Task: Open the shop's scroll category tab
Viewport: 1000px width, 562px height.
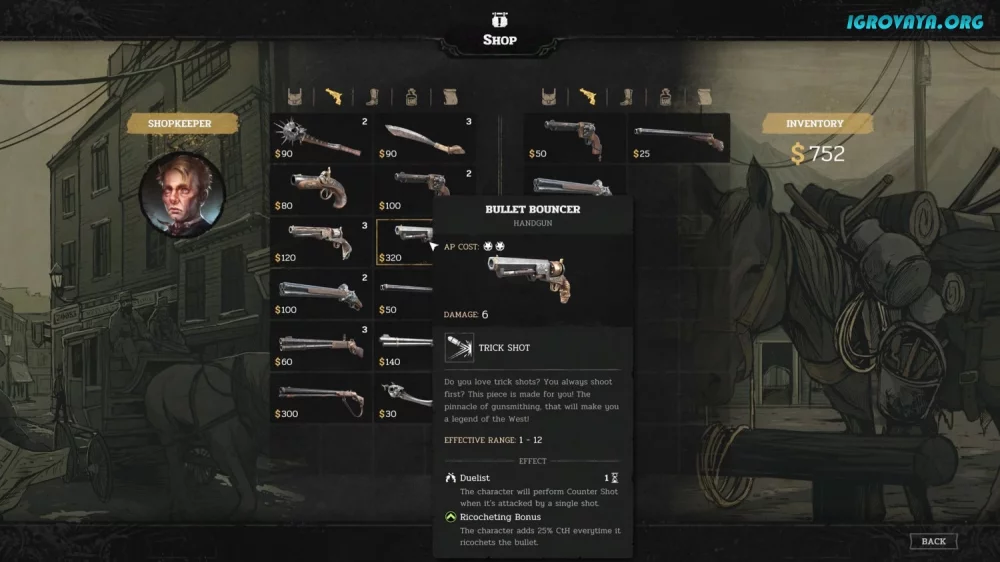Action: point(451,97)
